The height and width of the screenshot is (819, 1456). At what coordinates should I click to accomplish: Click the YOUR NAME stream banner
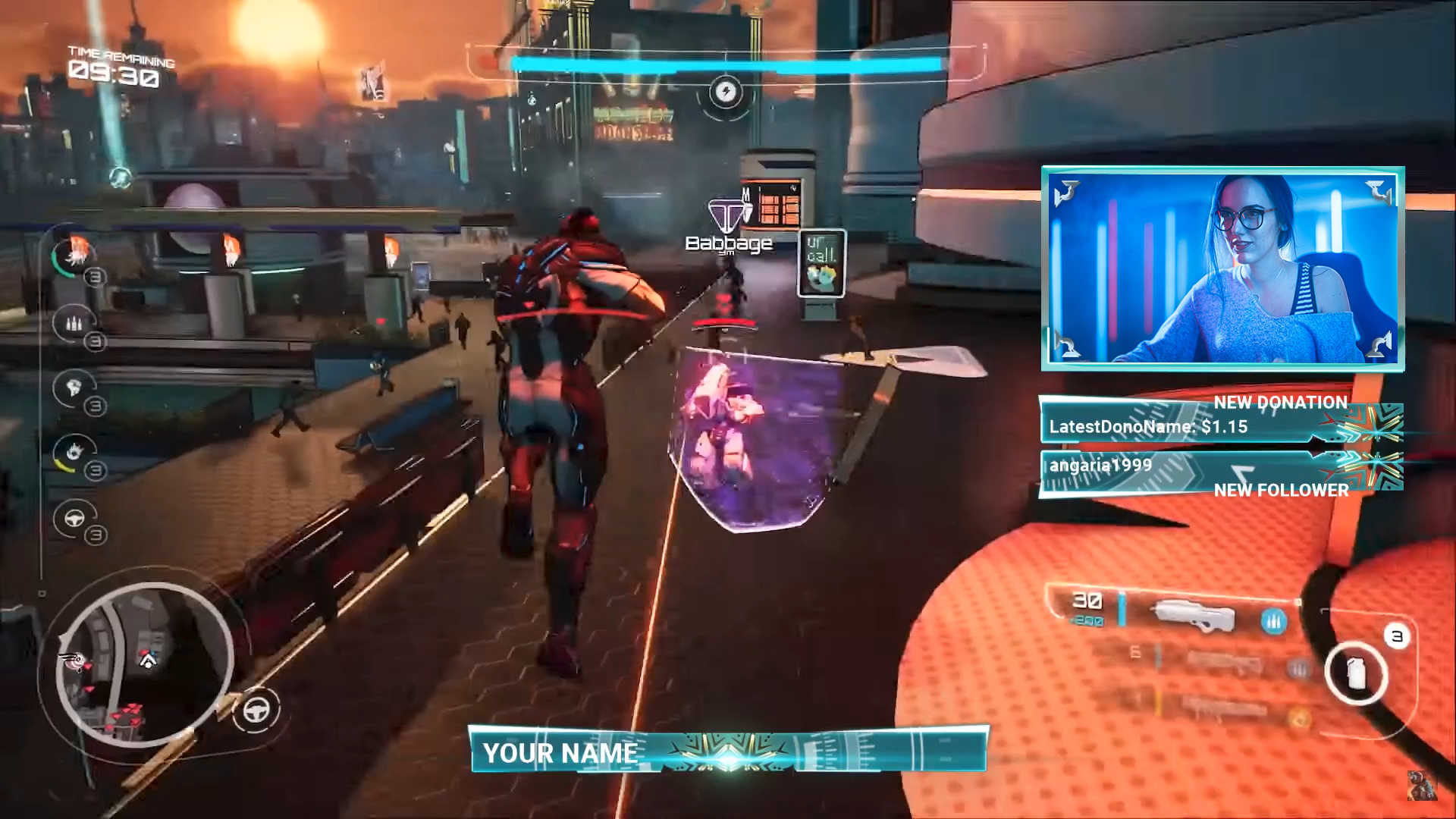[x=728, y=751]
